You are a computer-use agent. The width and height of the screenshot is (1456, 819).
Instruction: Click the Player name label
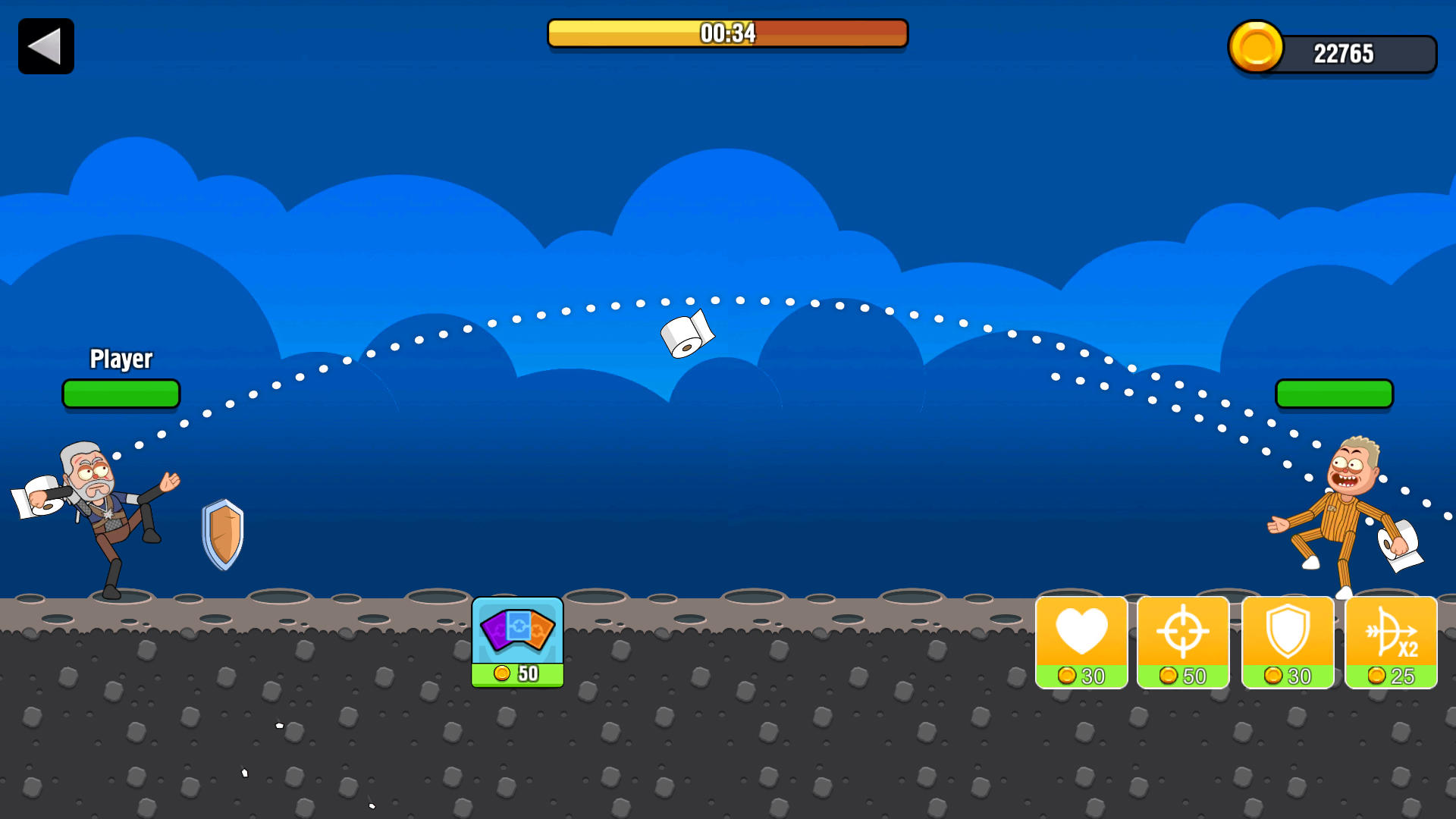pos(121,359)
